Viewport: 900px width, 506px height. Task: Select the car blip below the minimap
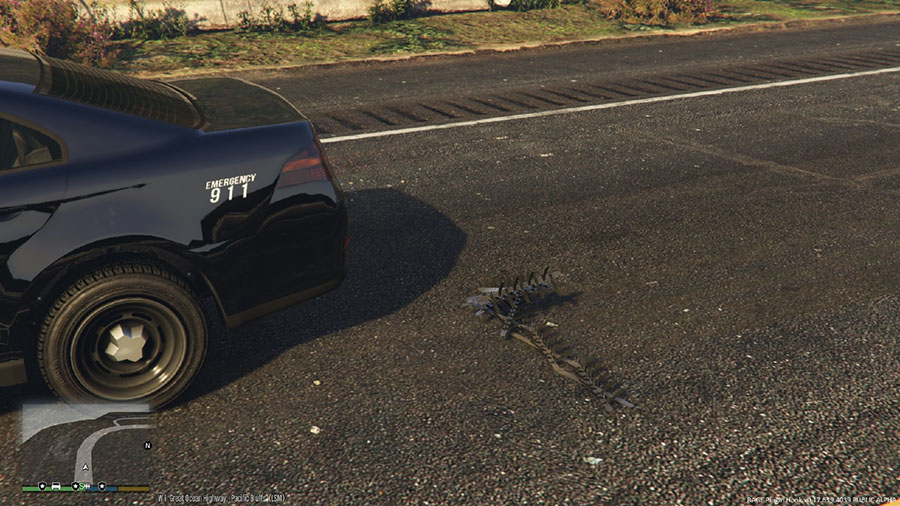[56, 486]
